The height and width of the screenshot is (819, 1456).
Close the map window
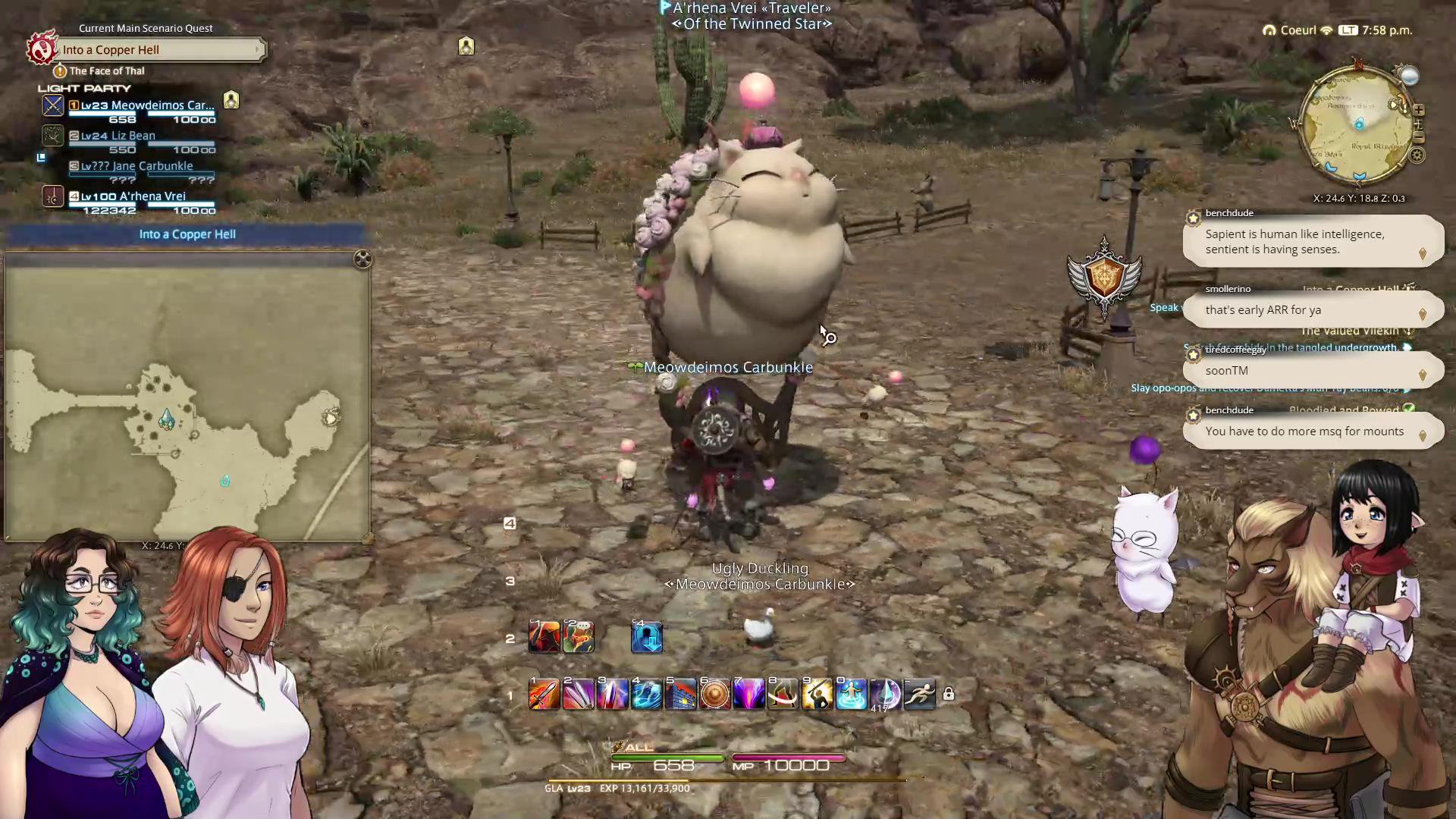pos(362,259)
